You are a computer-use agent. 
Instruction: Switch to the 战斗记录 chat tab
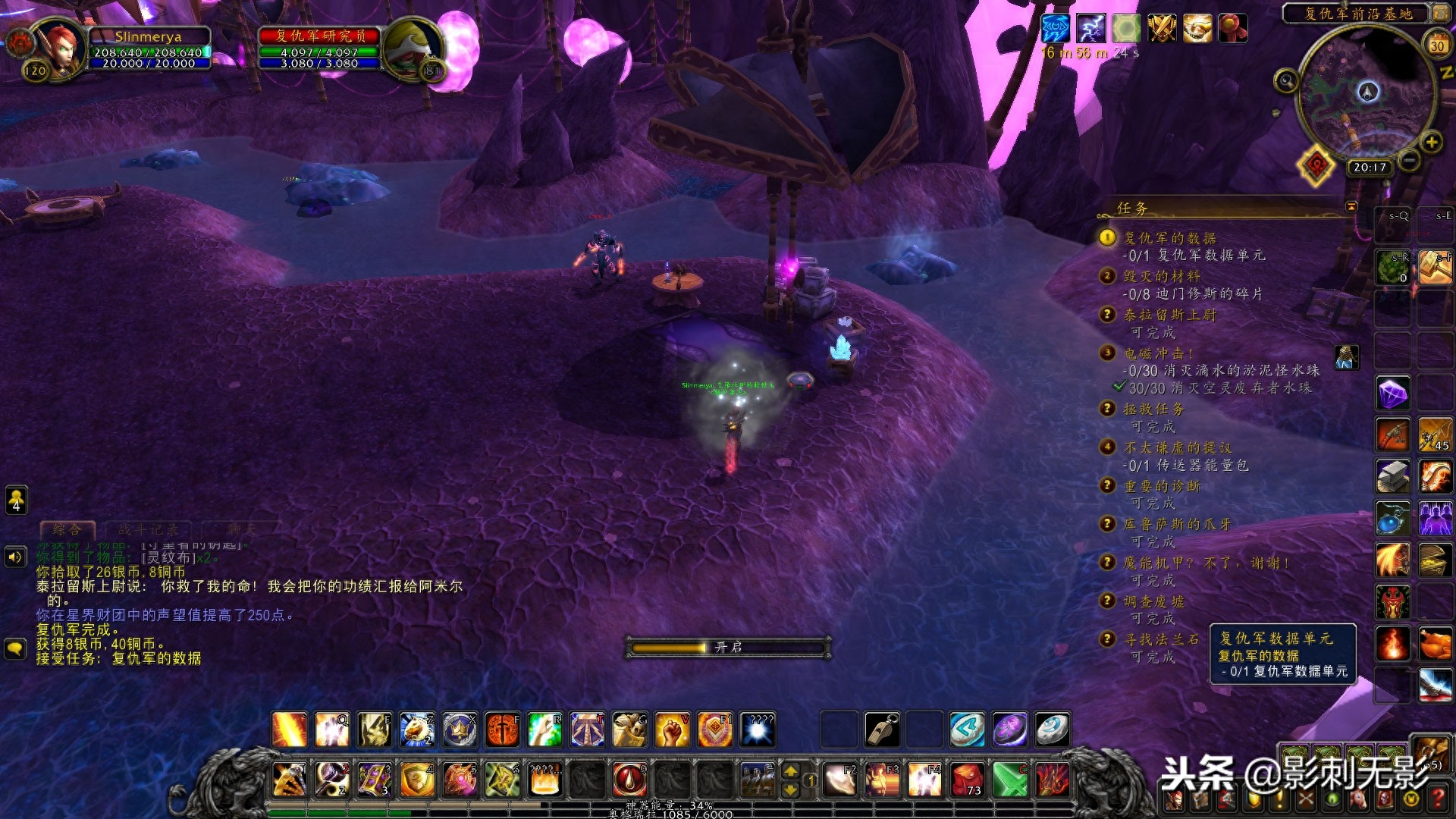(148, 529)
